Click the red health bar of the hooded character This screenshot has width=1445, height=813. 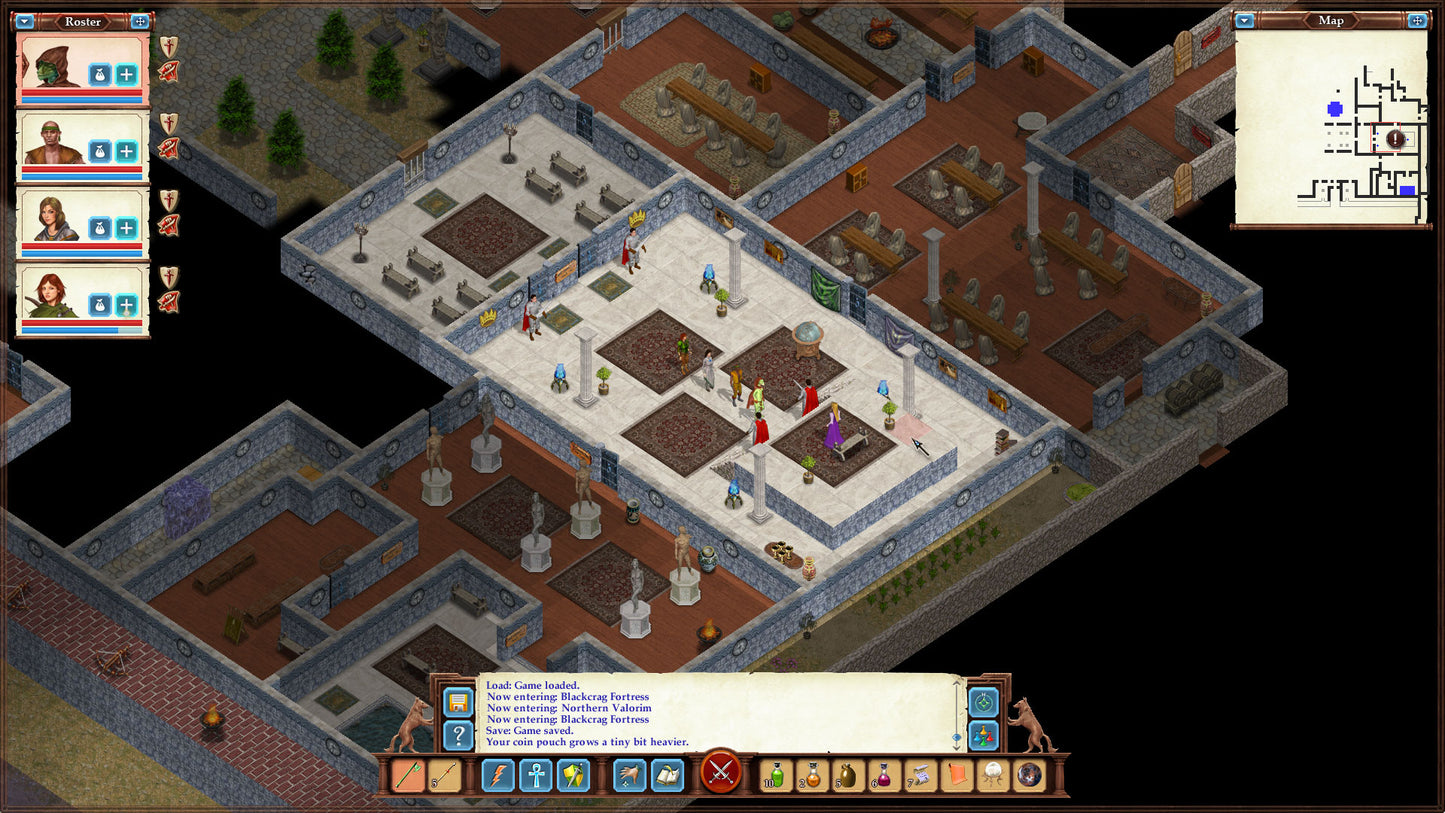81,92
